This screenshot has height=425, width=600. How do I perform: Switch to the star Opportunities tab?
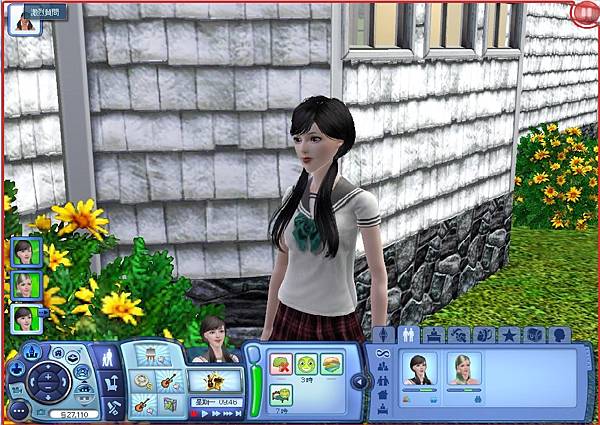tap(510, 335)
